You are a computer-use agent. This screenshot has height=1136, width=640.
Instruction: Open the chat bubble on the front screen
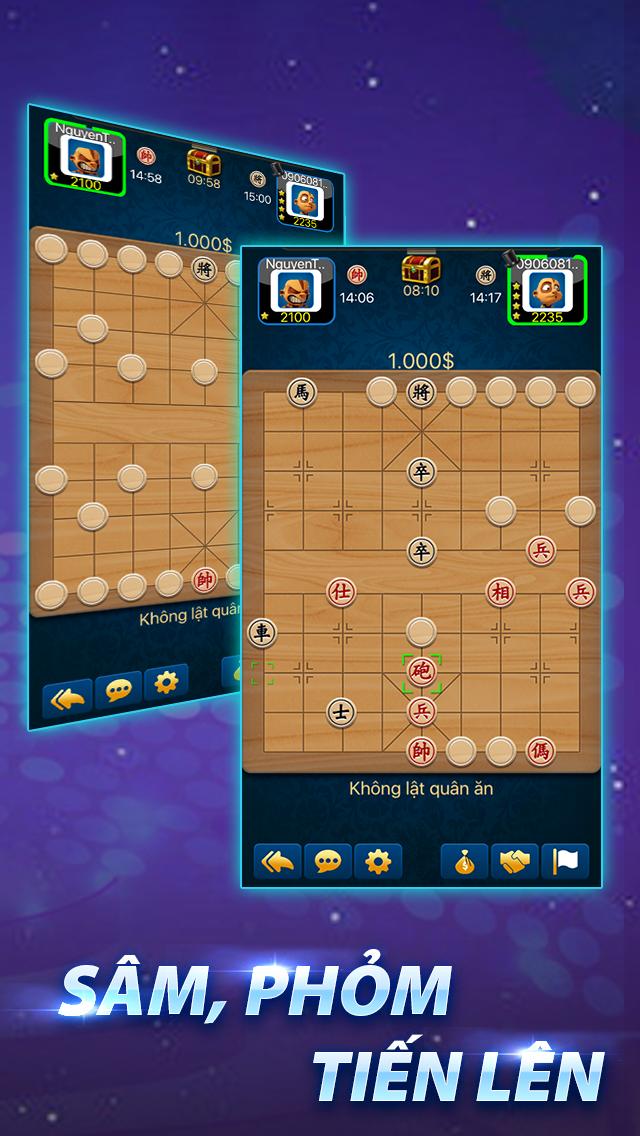click(327, 861)
